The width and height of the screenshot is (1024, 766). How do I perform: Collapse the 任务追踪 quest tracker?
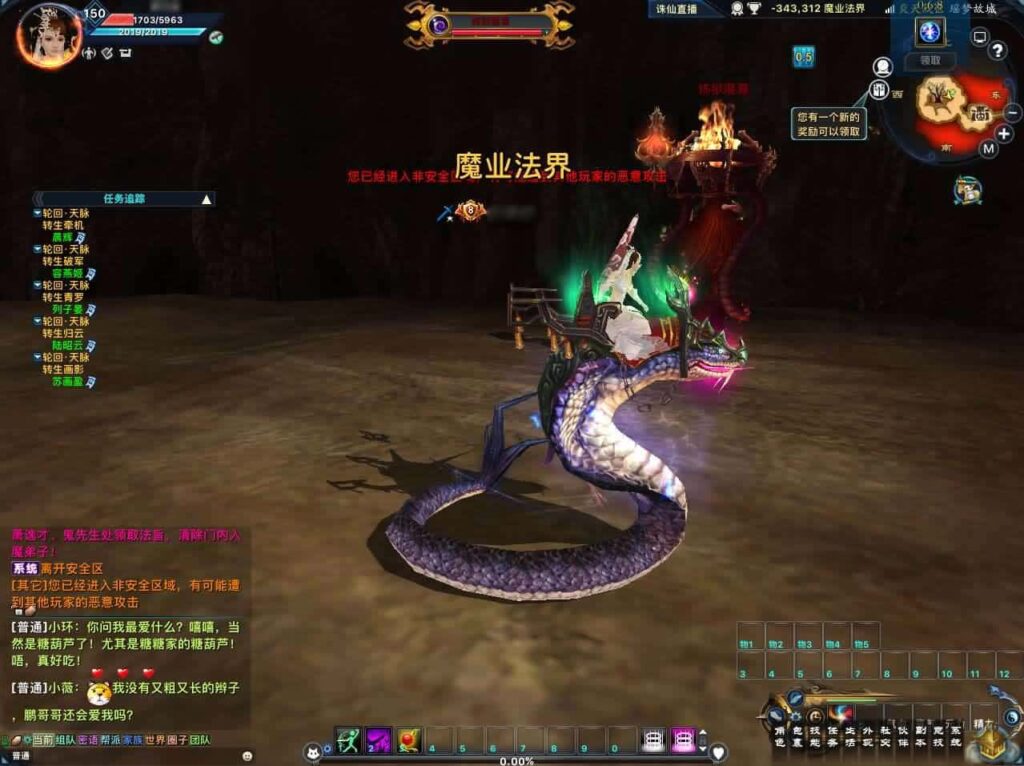(207, 199)
